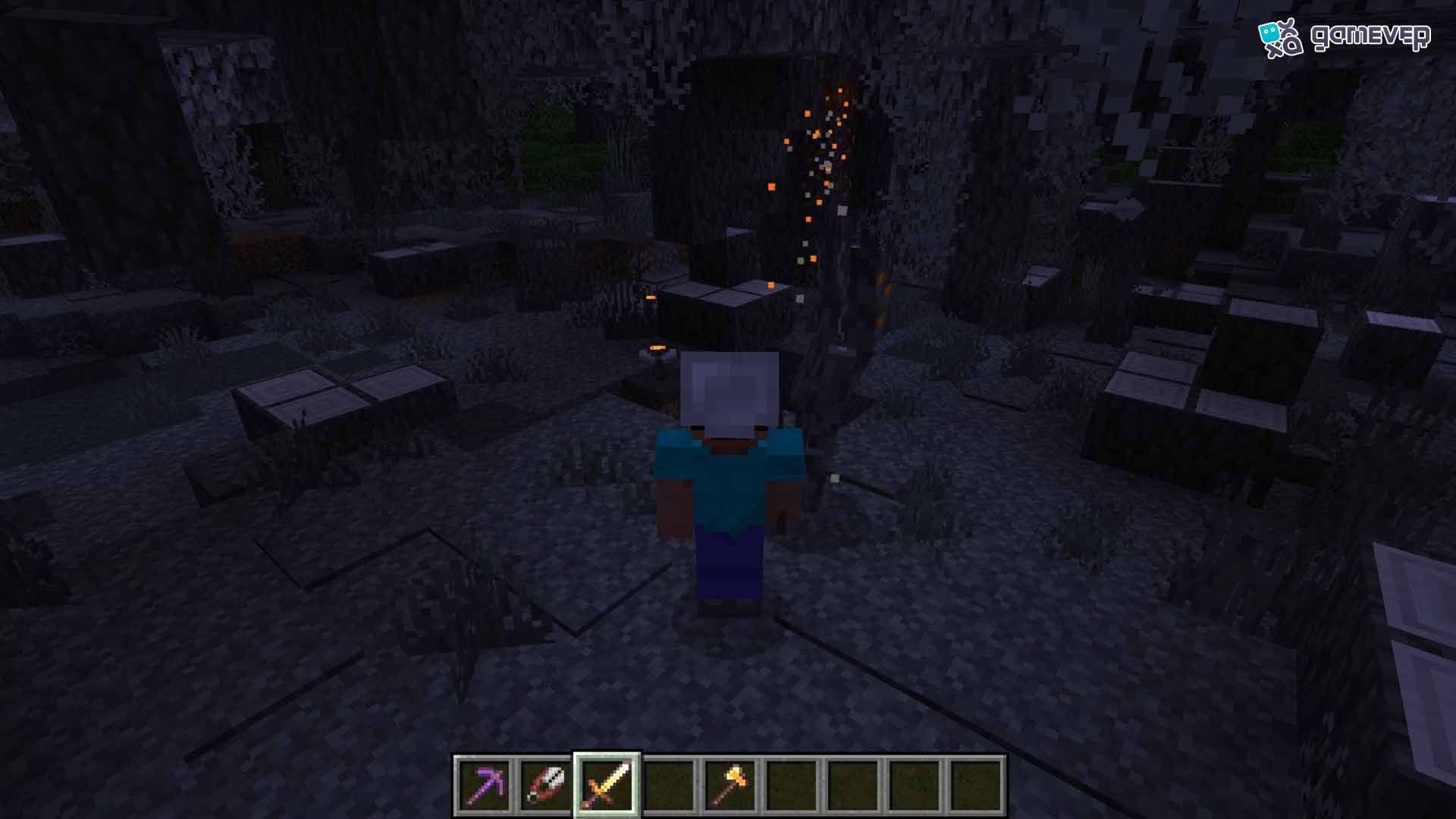Choose the red and white shovel-like item slot
The width and height of the screenshot is (1456, 819).
(546, 786)
